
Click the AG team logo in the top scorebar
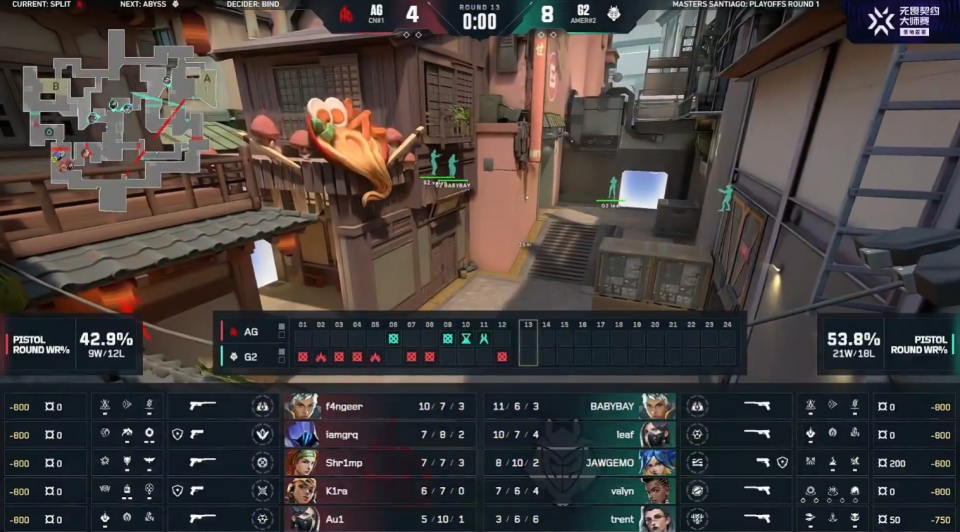(x=346, y=16)
